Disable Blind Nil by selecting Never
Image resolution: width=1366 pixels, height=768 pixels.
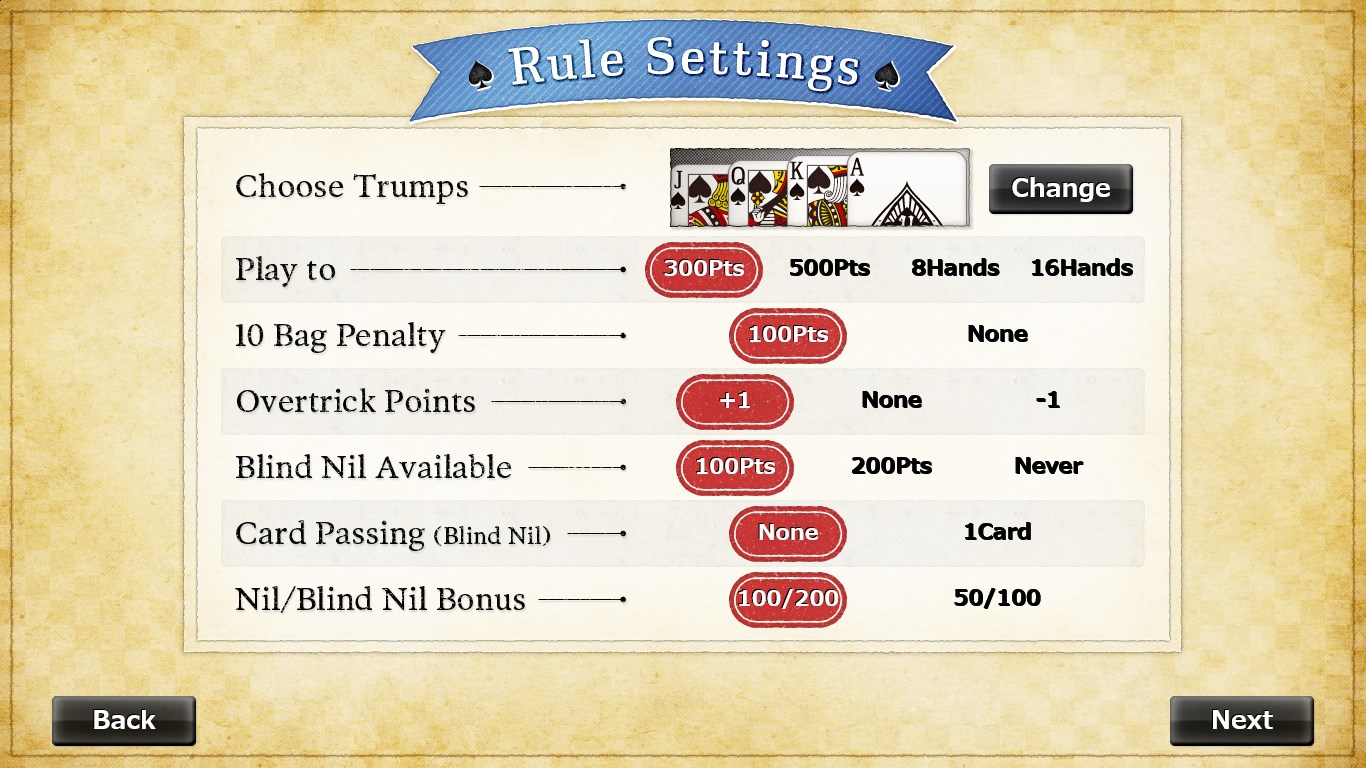pos(1048,466)
